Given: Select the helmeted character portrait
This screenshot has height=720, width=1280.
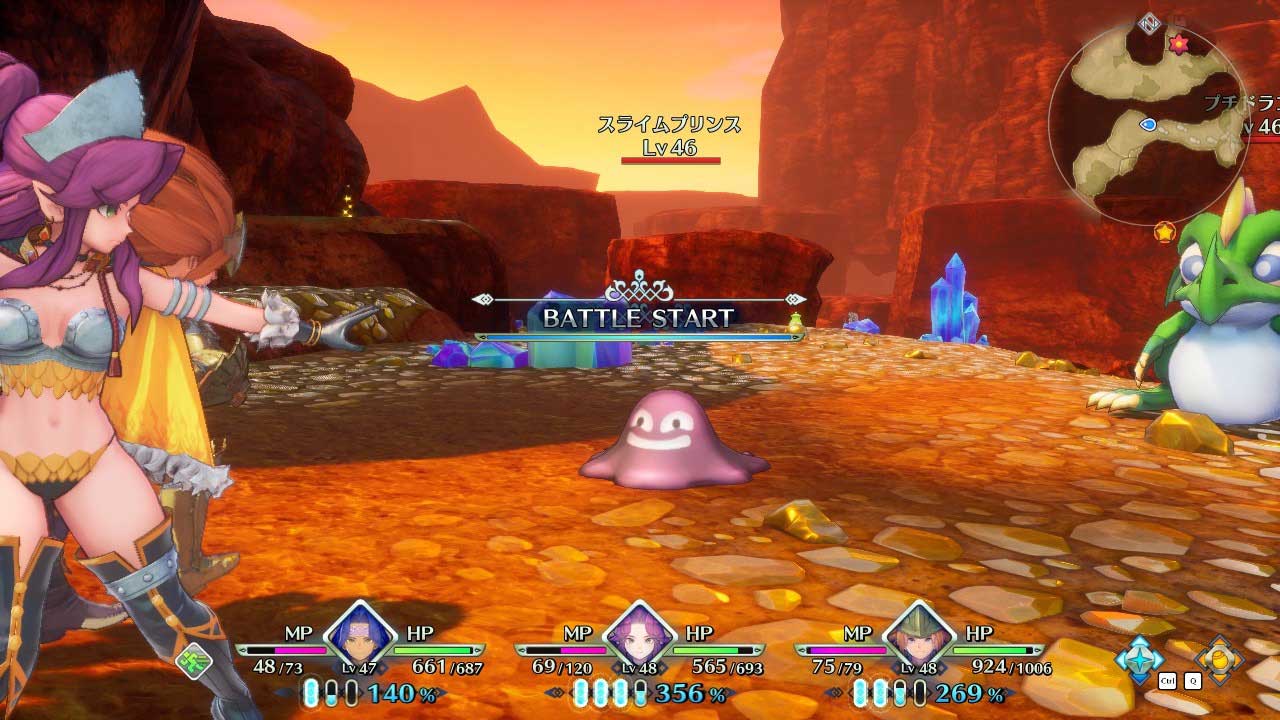Looking at the screenshot, I should pos(918,638).
